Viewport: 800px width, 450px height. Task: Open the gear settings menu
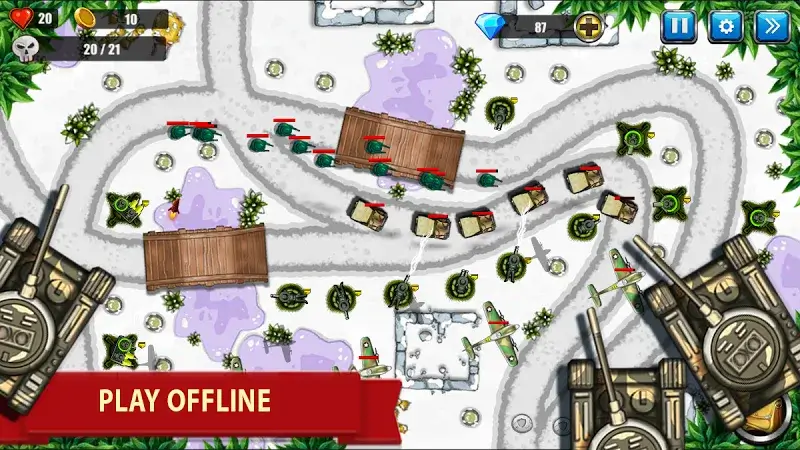(x=725, y=26)
